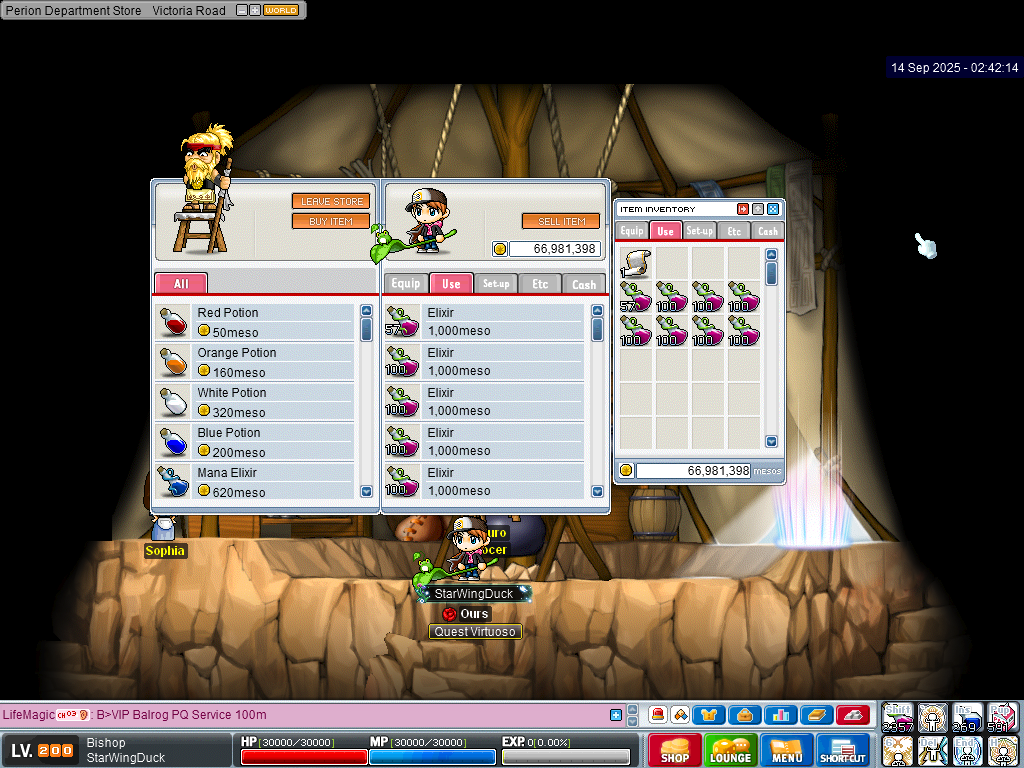
Task: Choose the Orange Potion shop entry
Action: click(256, 361)
